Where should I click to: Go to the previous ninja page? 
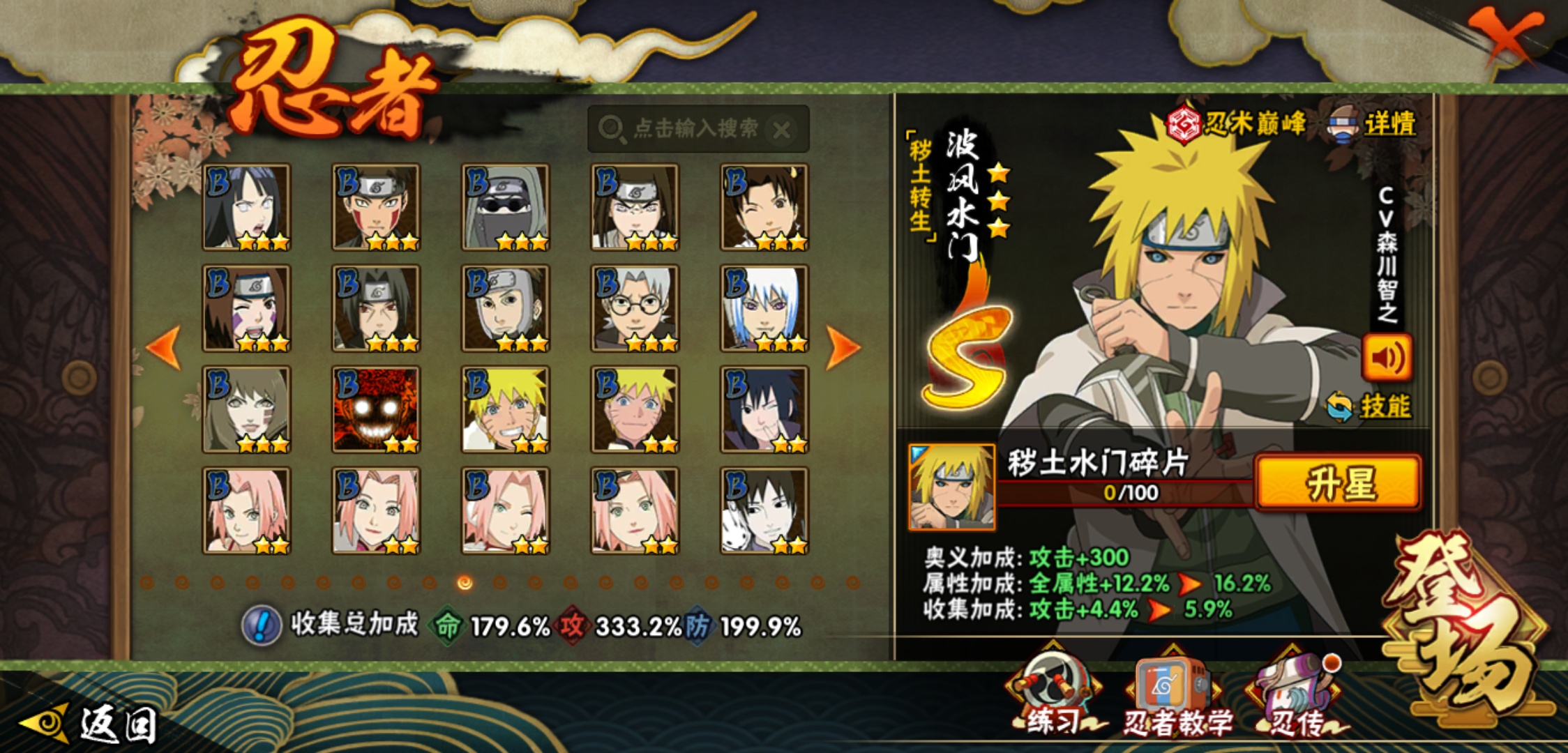pos(165,347)
